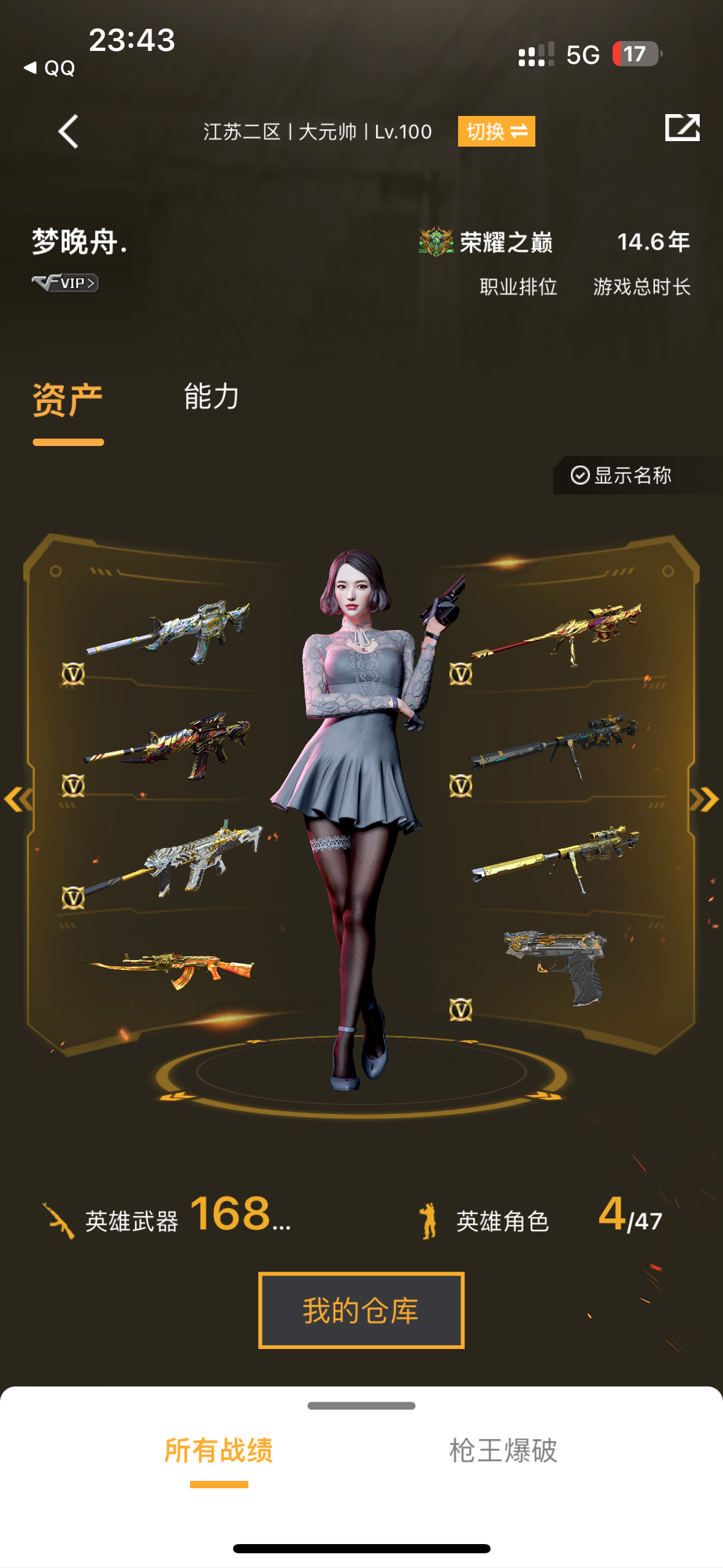Image resolution: width=723 pixels, height=1568 pixels.
Task: Open the share icon in top-right
Action: (682, 128)
